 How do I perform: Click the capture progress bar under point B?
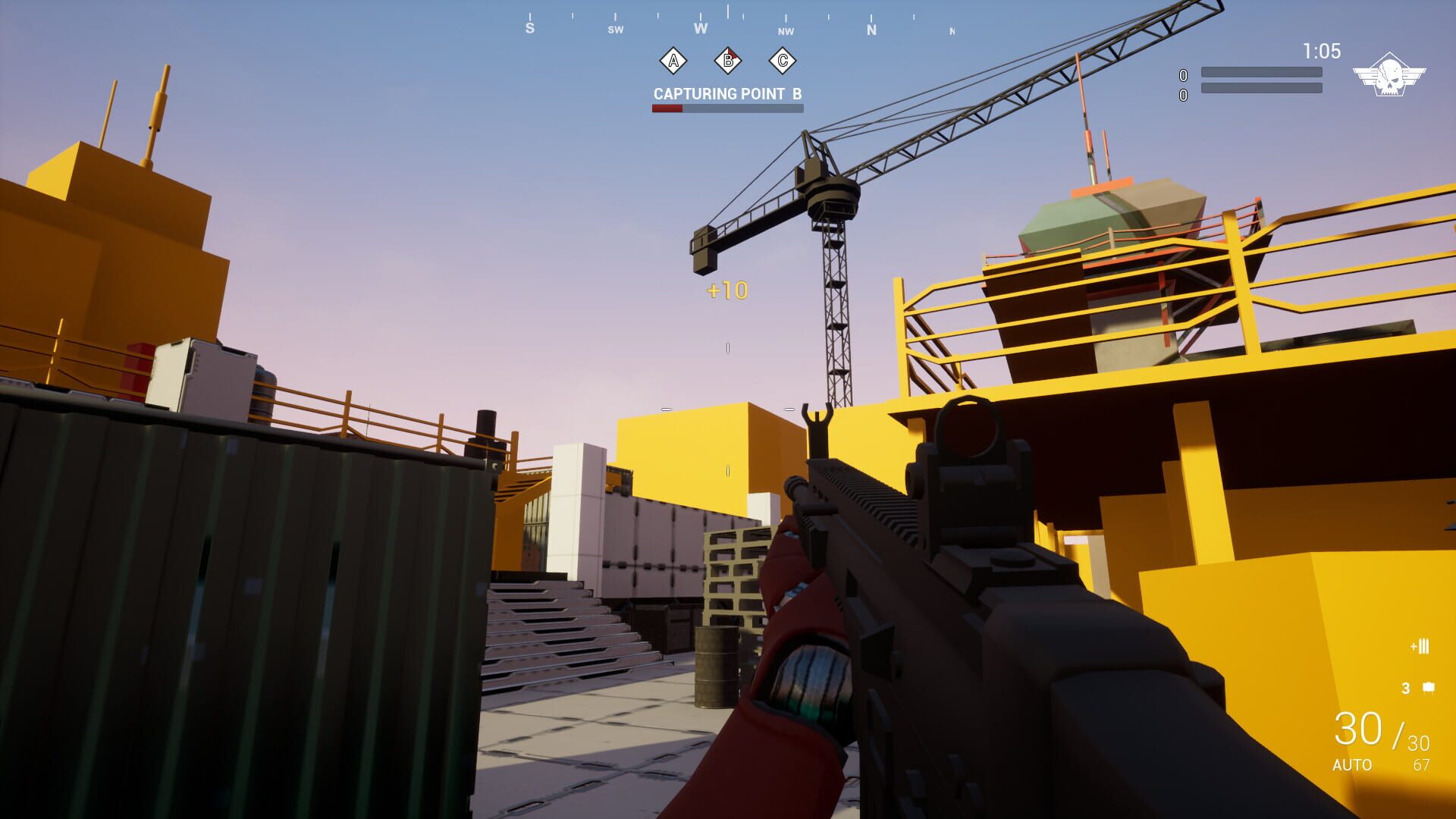click(x=726, y=108)
